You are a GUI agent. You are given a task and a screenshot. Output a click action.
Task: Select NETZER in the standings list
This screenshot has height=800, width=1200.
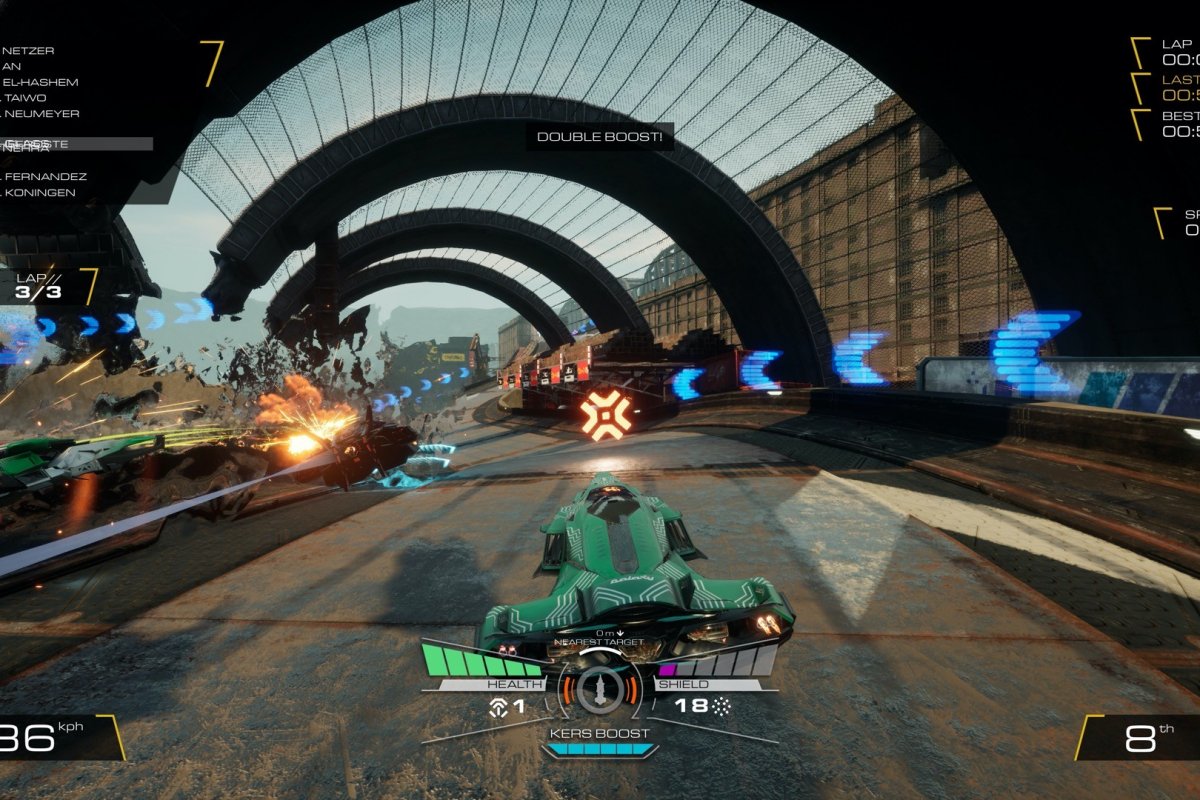click(x=29, y=50)
